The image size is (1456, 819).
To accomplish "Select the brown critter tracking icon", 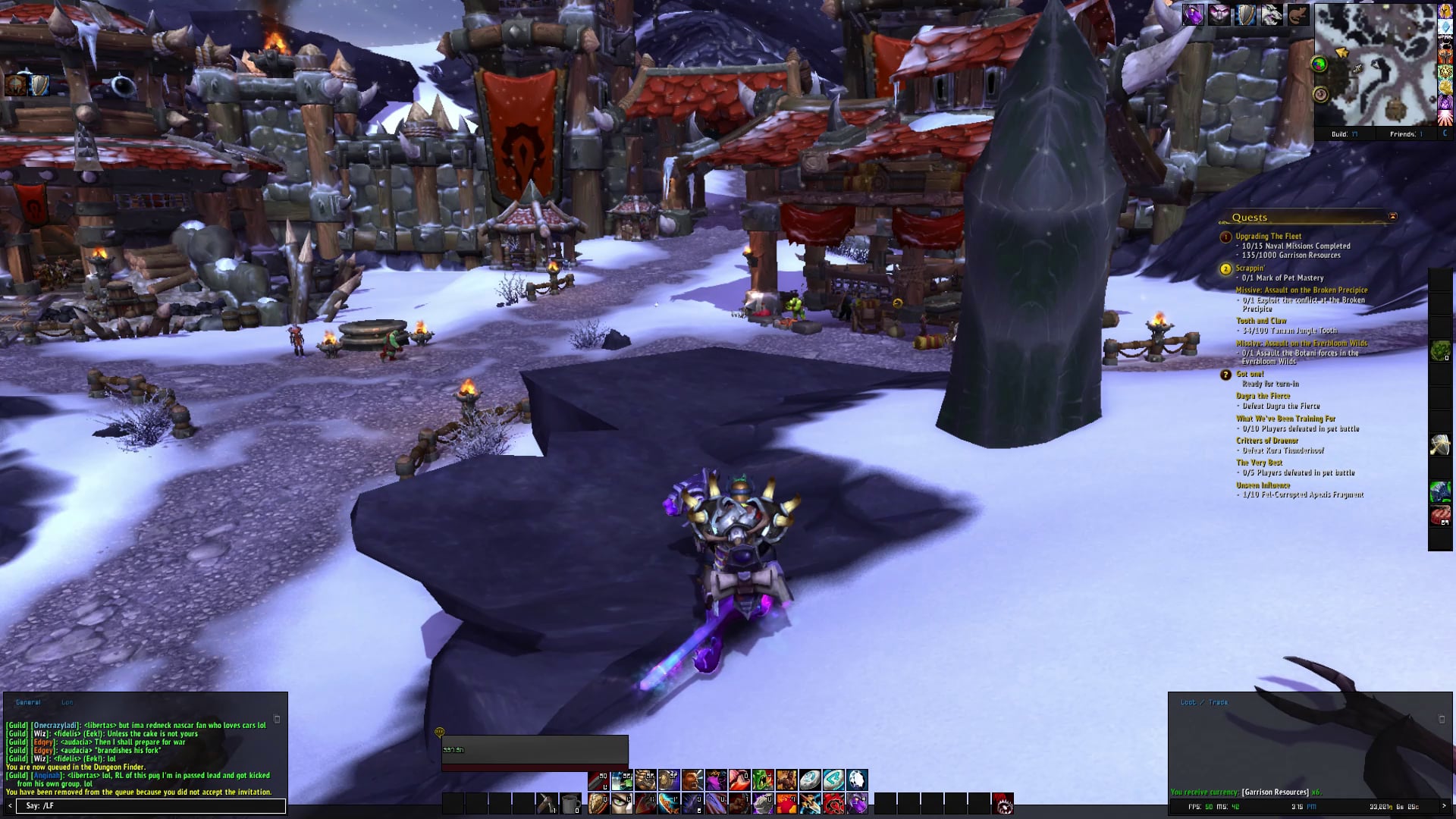I will pyautogui.click(x=1298, y=14).
